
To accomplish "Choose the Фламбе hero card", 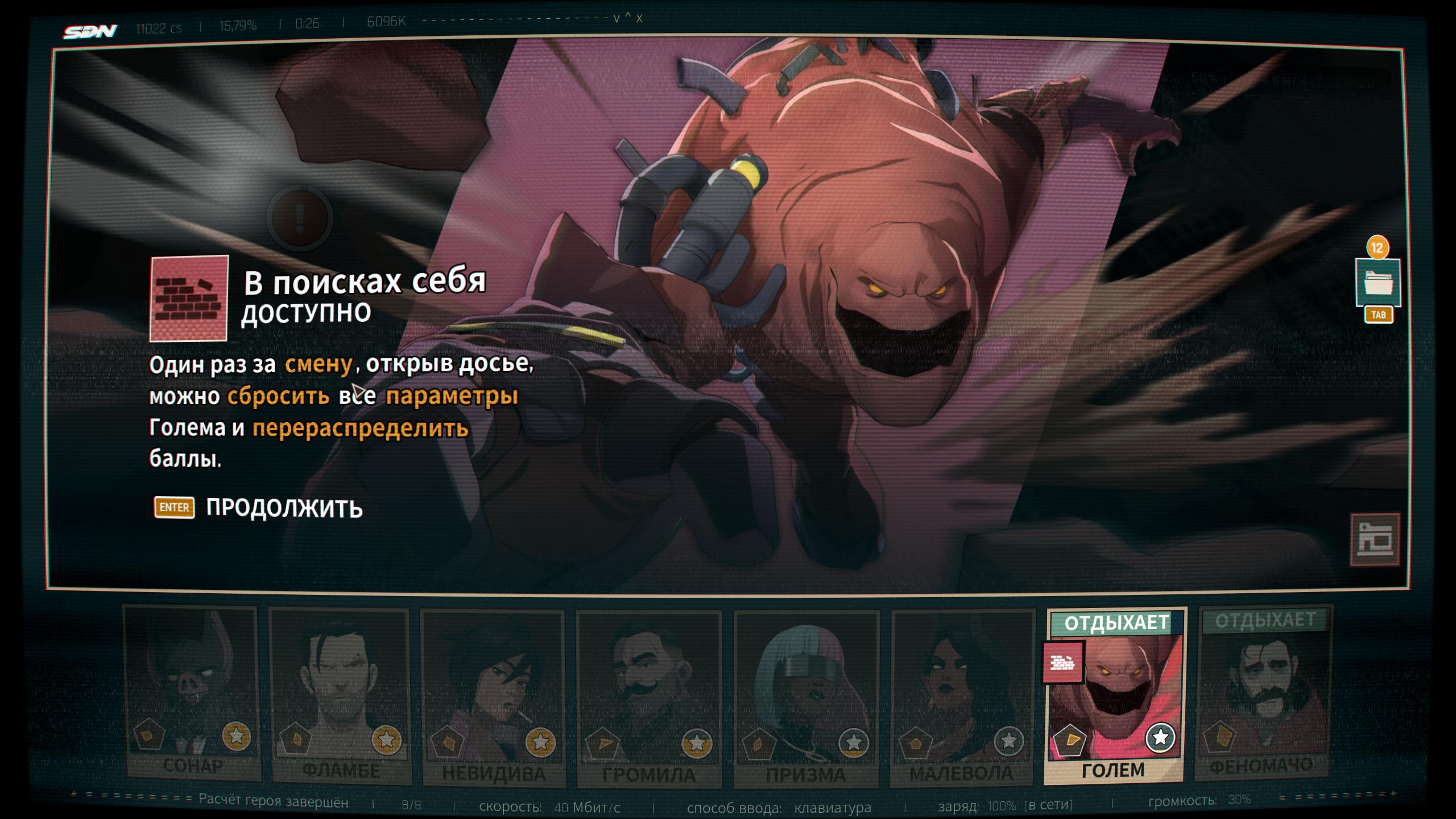I will pyautogui.click(x=340, y=697).
